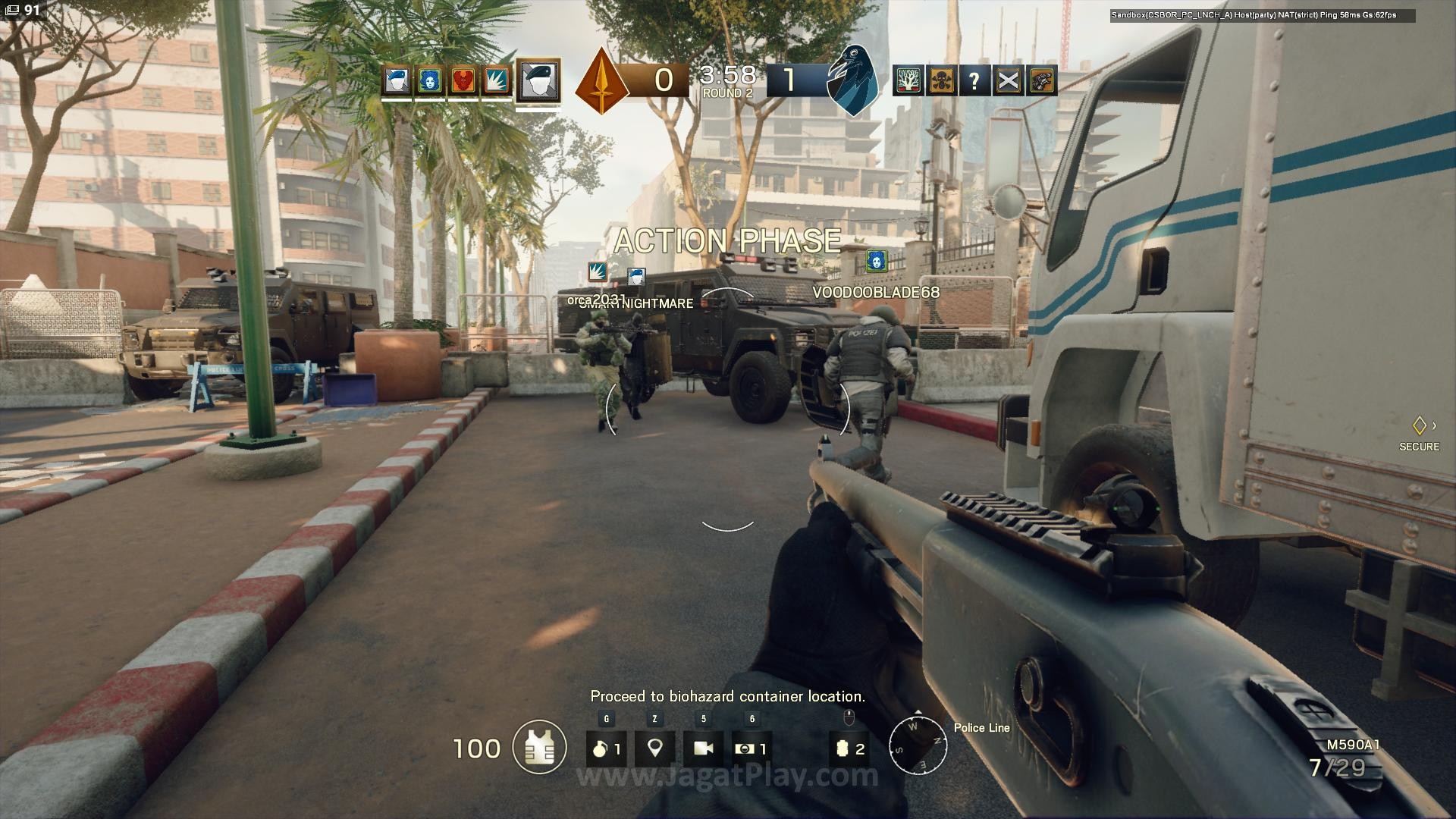1456x819 pixels.
Task: Click the Secure objective diamond marker
Action: pyautogui.click(x=1419, y=425)
